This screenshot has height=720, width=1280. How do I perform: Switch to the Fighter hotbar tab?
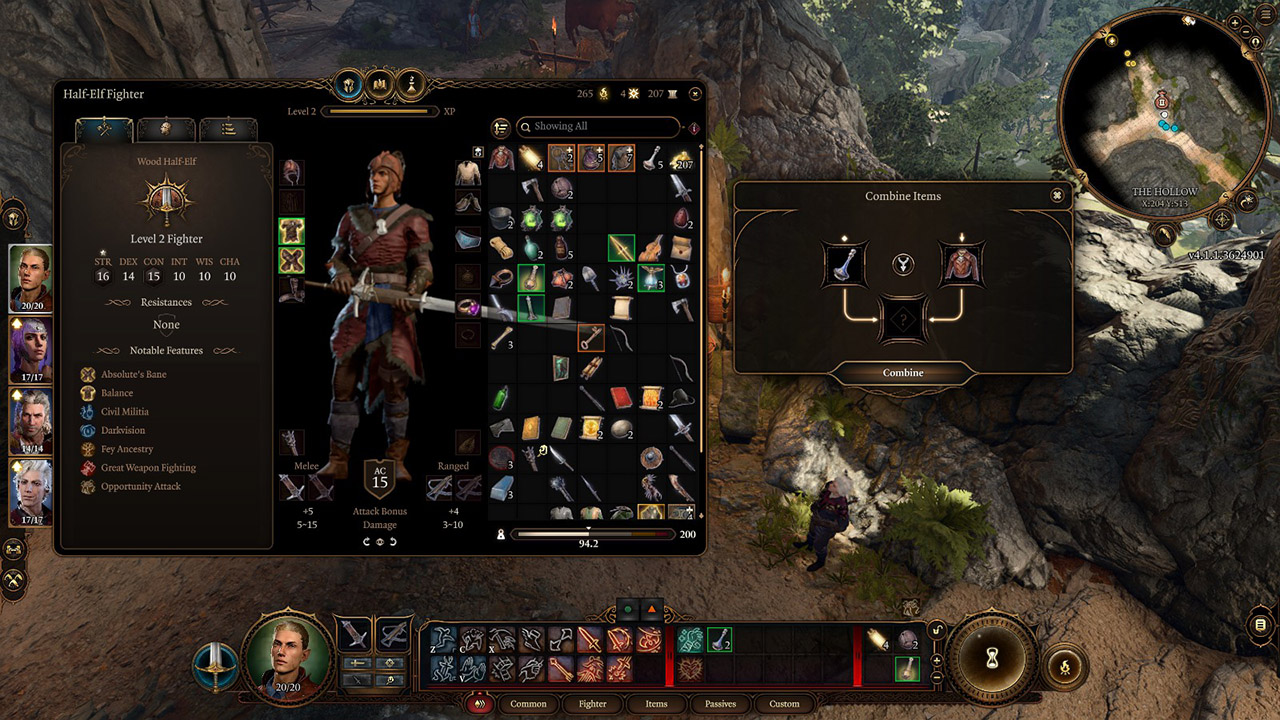(592, 703)
